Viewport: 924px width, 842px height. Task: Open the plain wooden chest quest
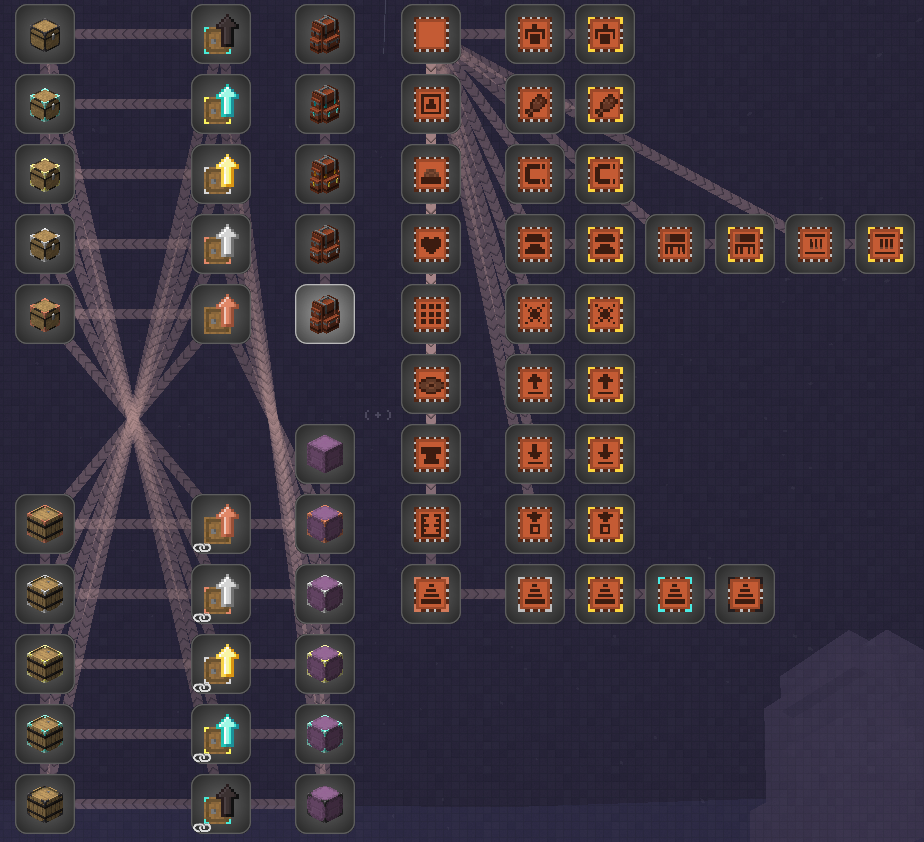point(45,34)
